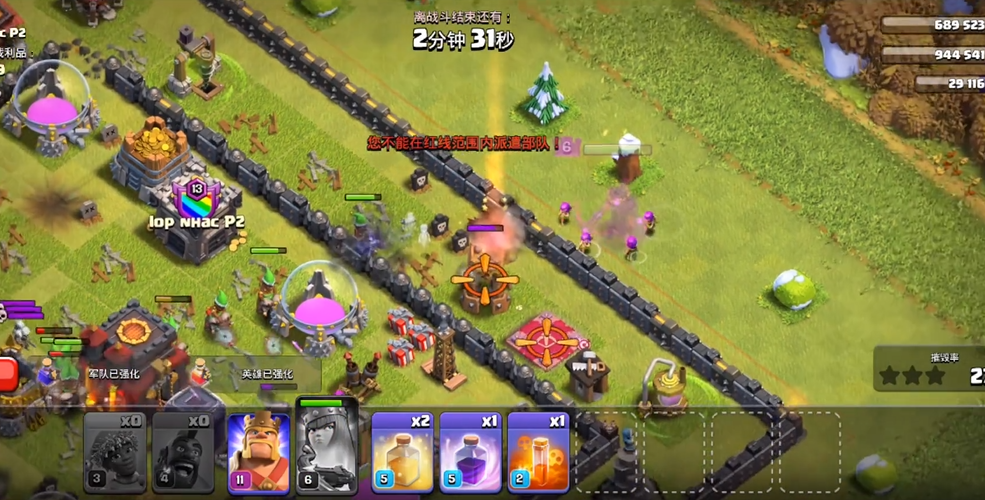Click the grayed-out level 3 troop card
This screenshot has width=985, height=500.
coord(114,452)
